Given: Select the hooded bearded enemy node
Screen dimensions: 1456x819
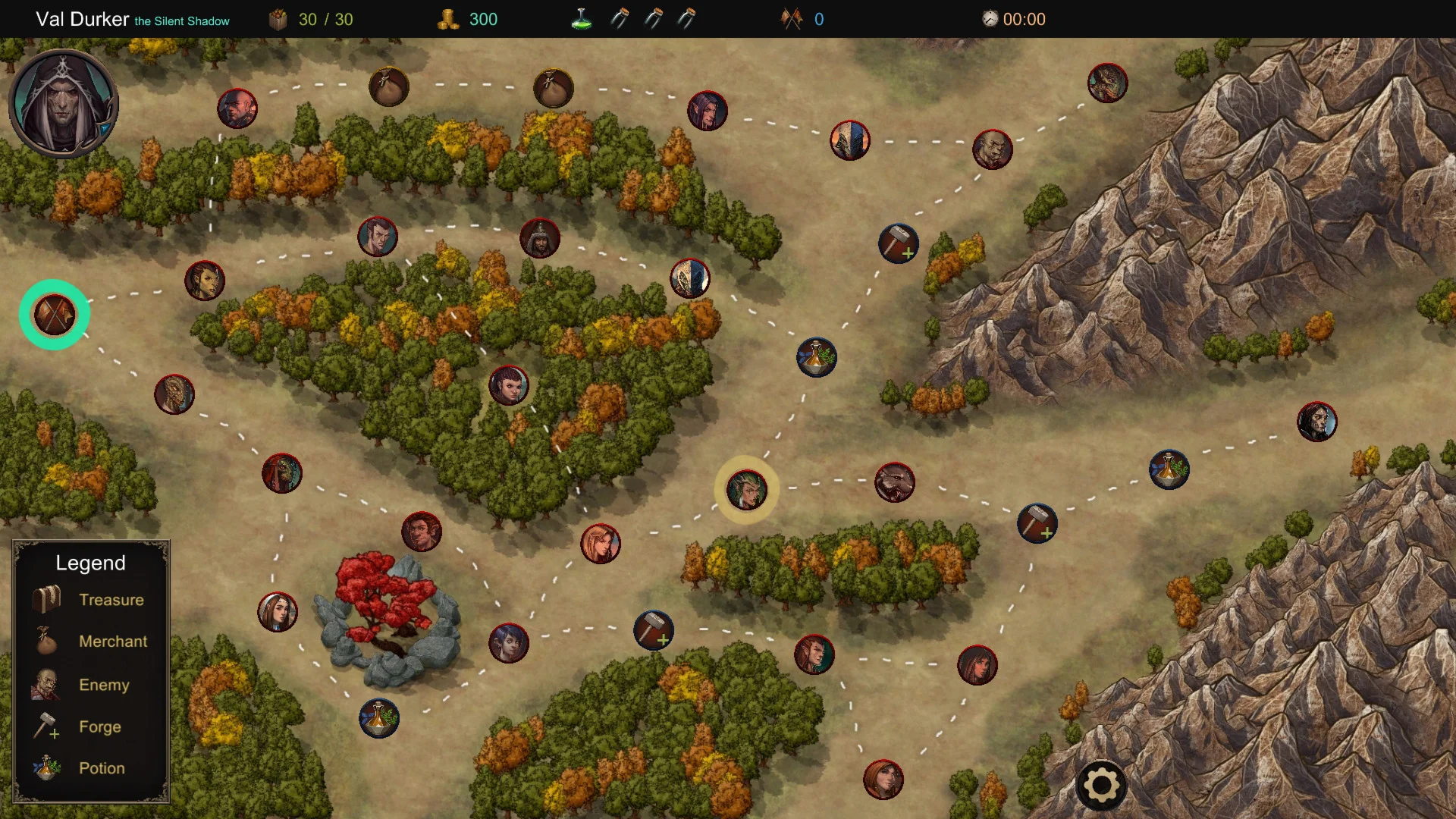Looking at the screenshot, I should 540,238.
